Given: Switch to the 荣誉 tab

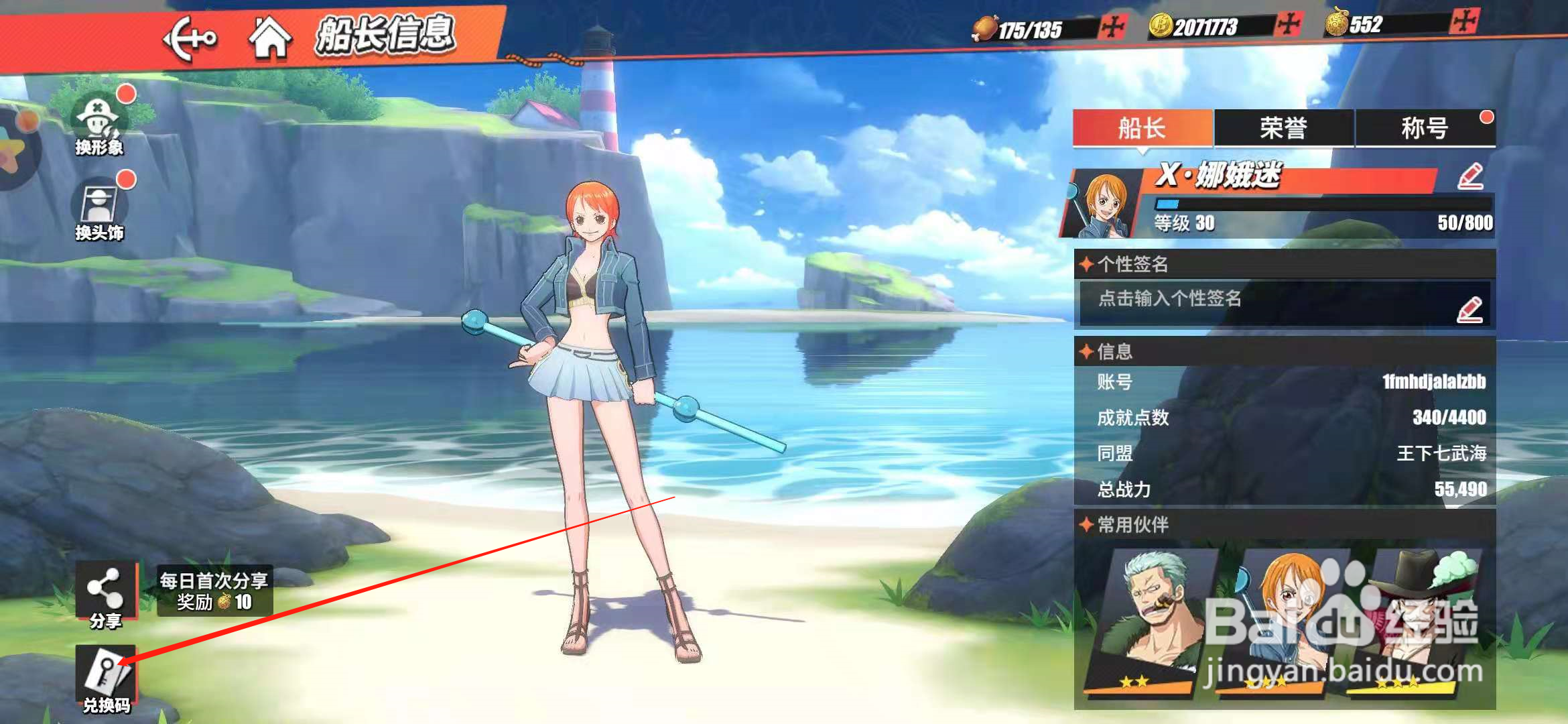Looking at the screenshot, I should click(x=1283, y=128).
